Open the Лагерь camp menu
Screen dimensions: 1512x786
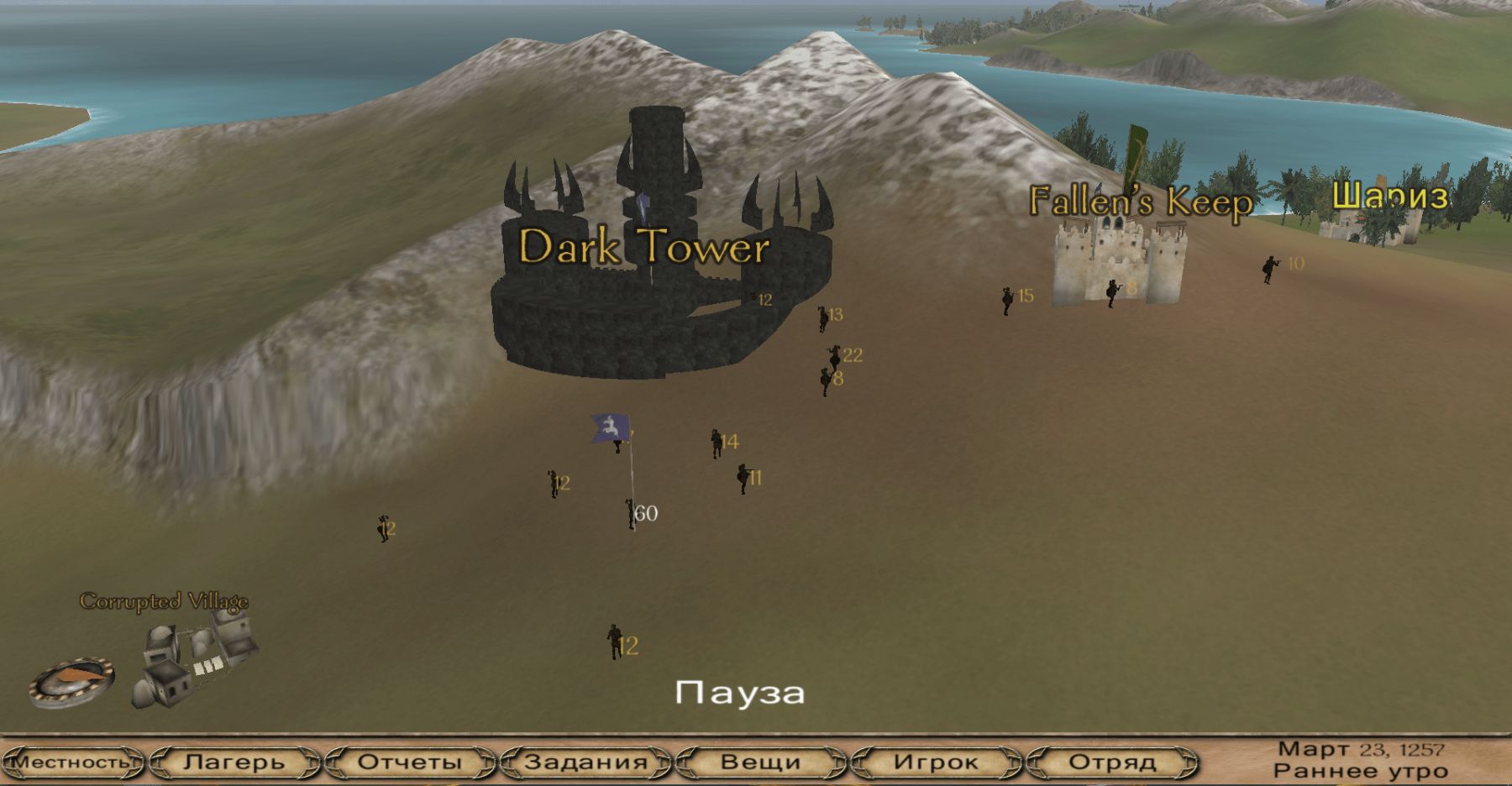[234, 762]
